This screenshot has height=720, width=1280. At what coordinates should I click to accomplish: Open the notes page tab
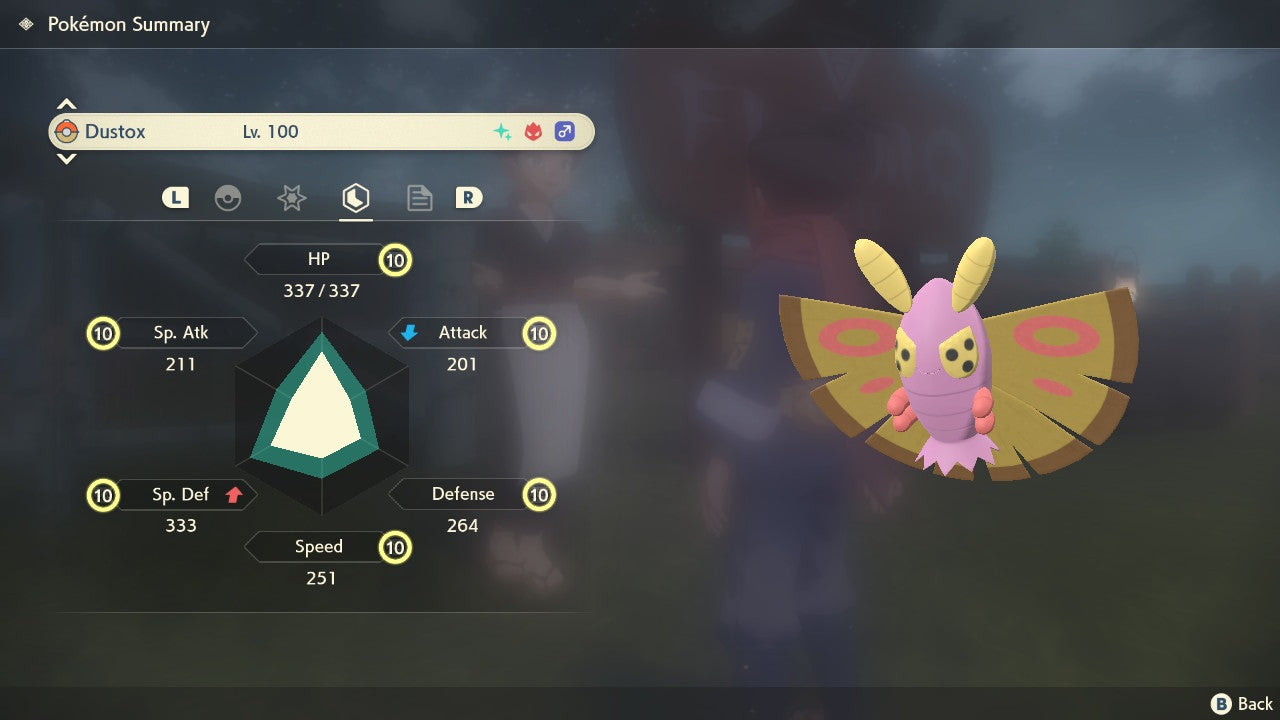click(419, 198)
